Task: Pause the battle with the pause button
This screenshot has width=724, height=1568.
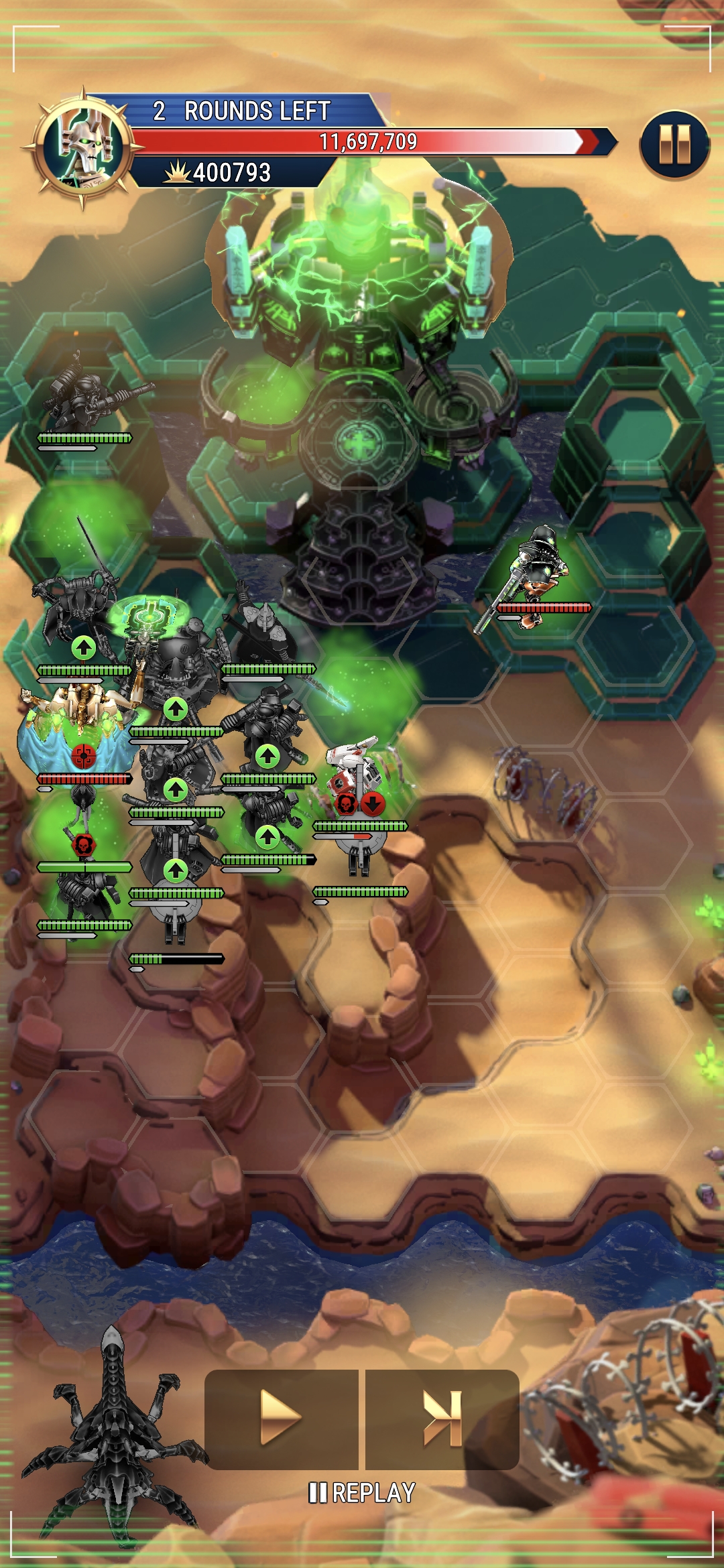Action: click(674, 145)
